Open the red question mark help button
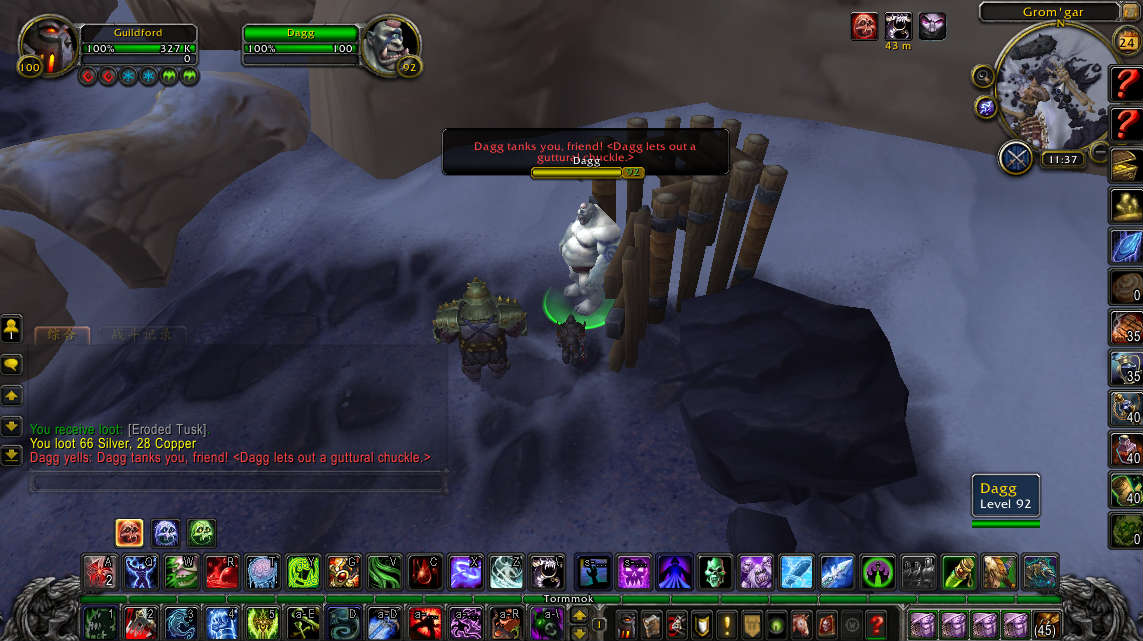Image resolution: width=1143 pixels, height=641 pixels. (x=876, y=623)
